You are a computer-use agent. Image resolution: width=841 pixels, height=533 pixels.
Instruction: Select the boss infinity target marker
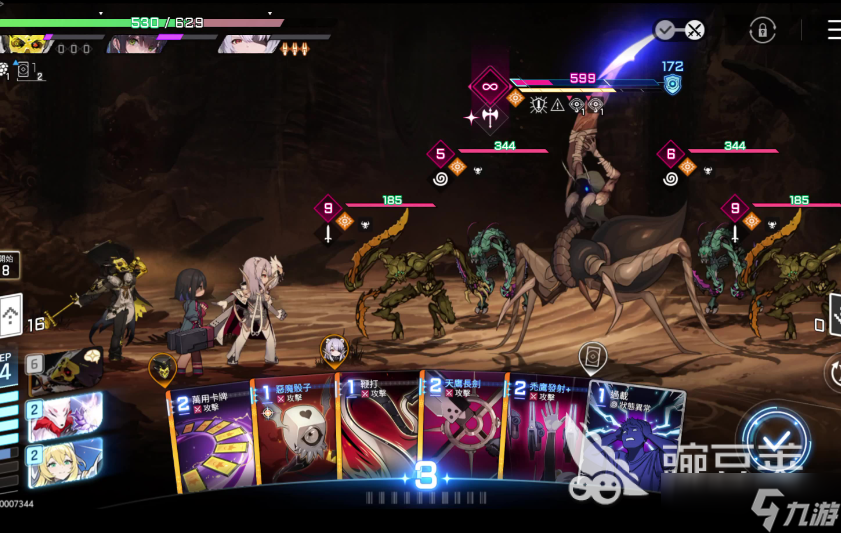pos(489,87)
